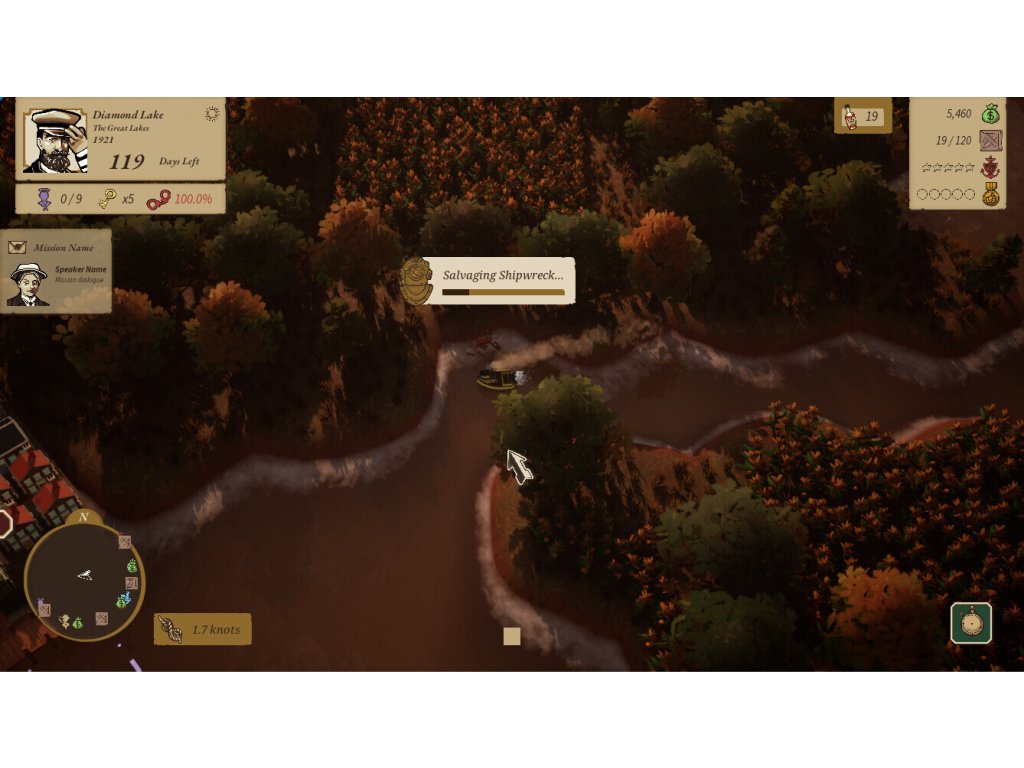Select the red anchor badge icon

tap(990, 167)
